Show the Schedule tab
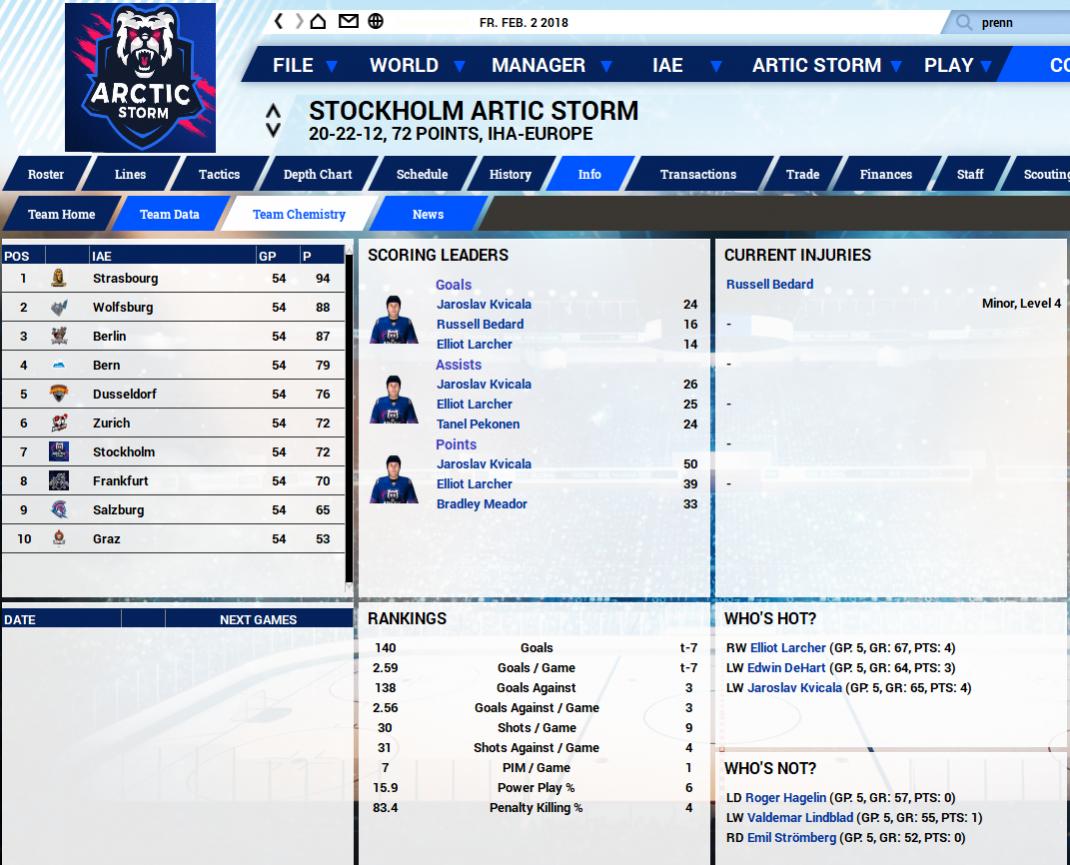Screen dimensions: 1070x865 (422, 174)
